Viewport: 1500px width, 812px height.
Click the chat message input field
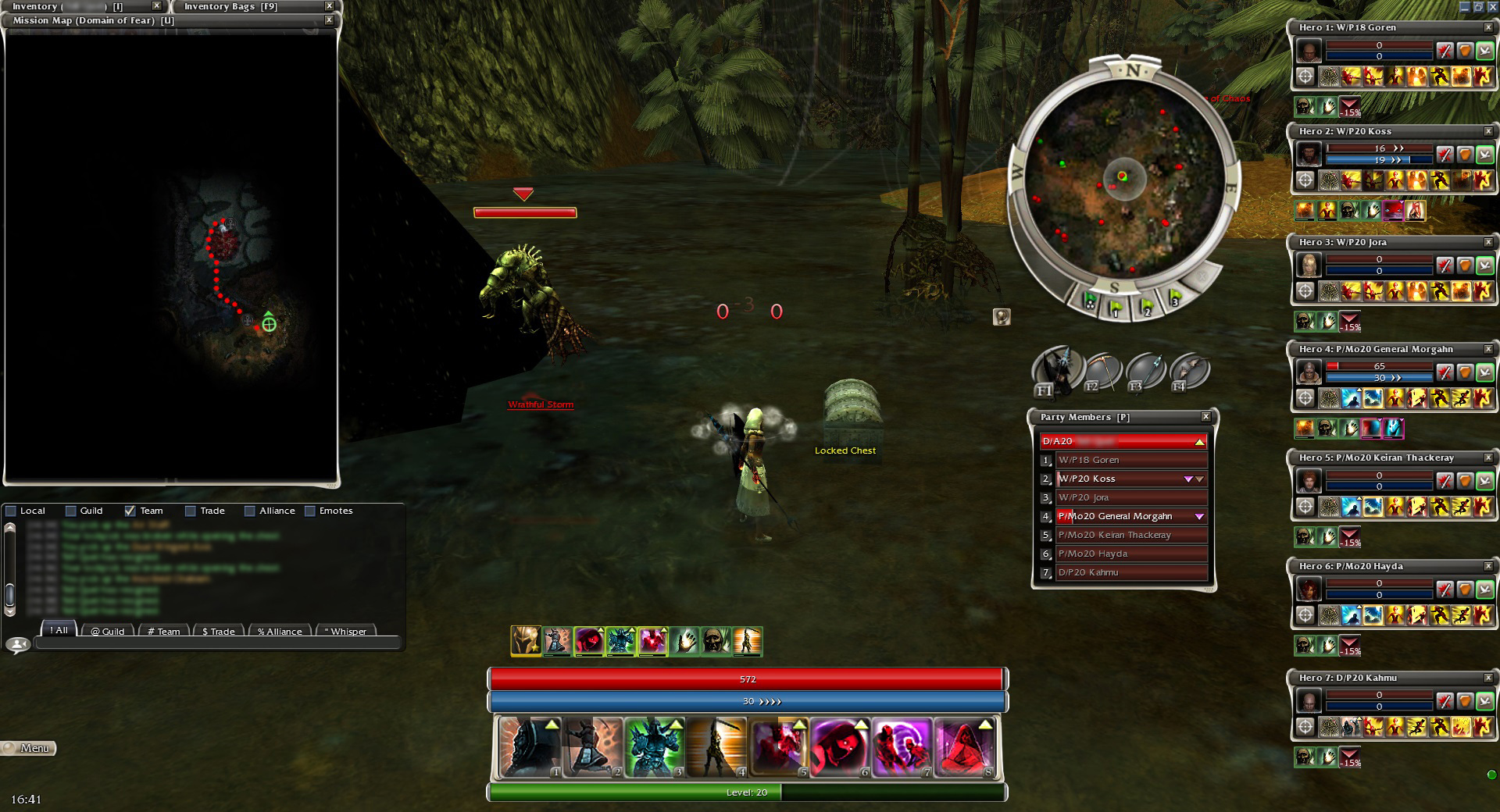[x=217, y=644]
